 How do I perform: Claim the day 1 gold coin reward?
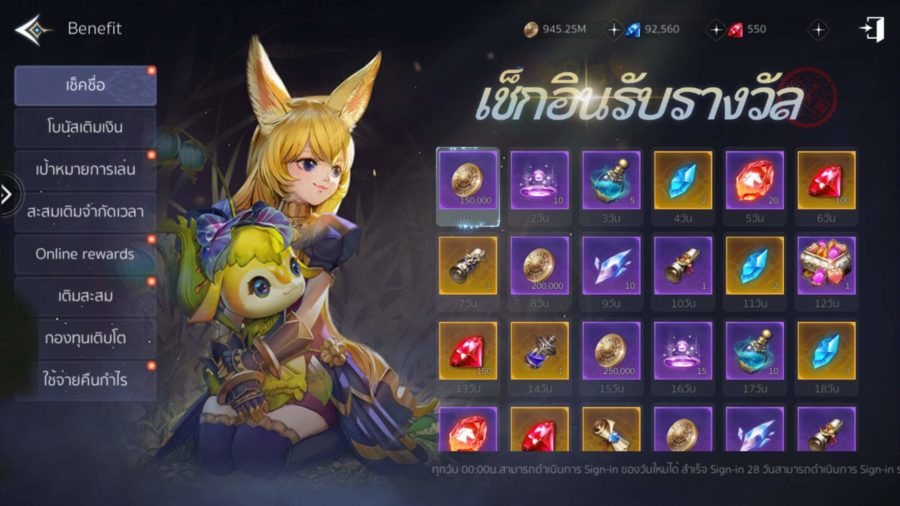click(x=468, y=180)
